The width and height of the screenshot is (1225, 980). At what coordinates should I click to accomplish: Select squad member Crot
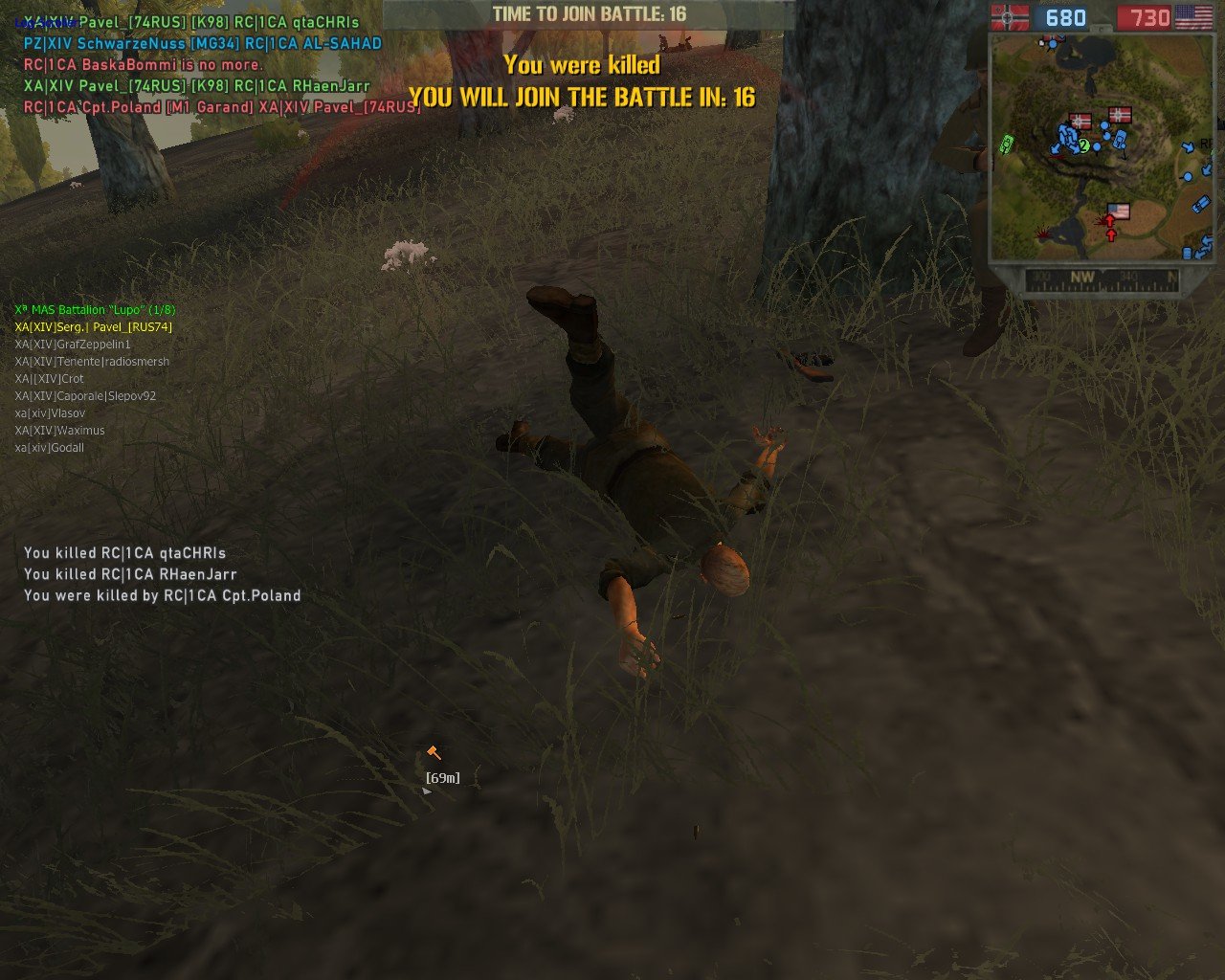click(x=49, y=379)
